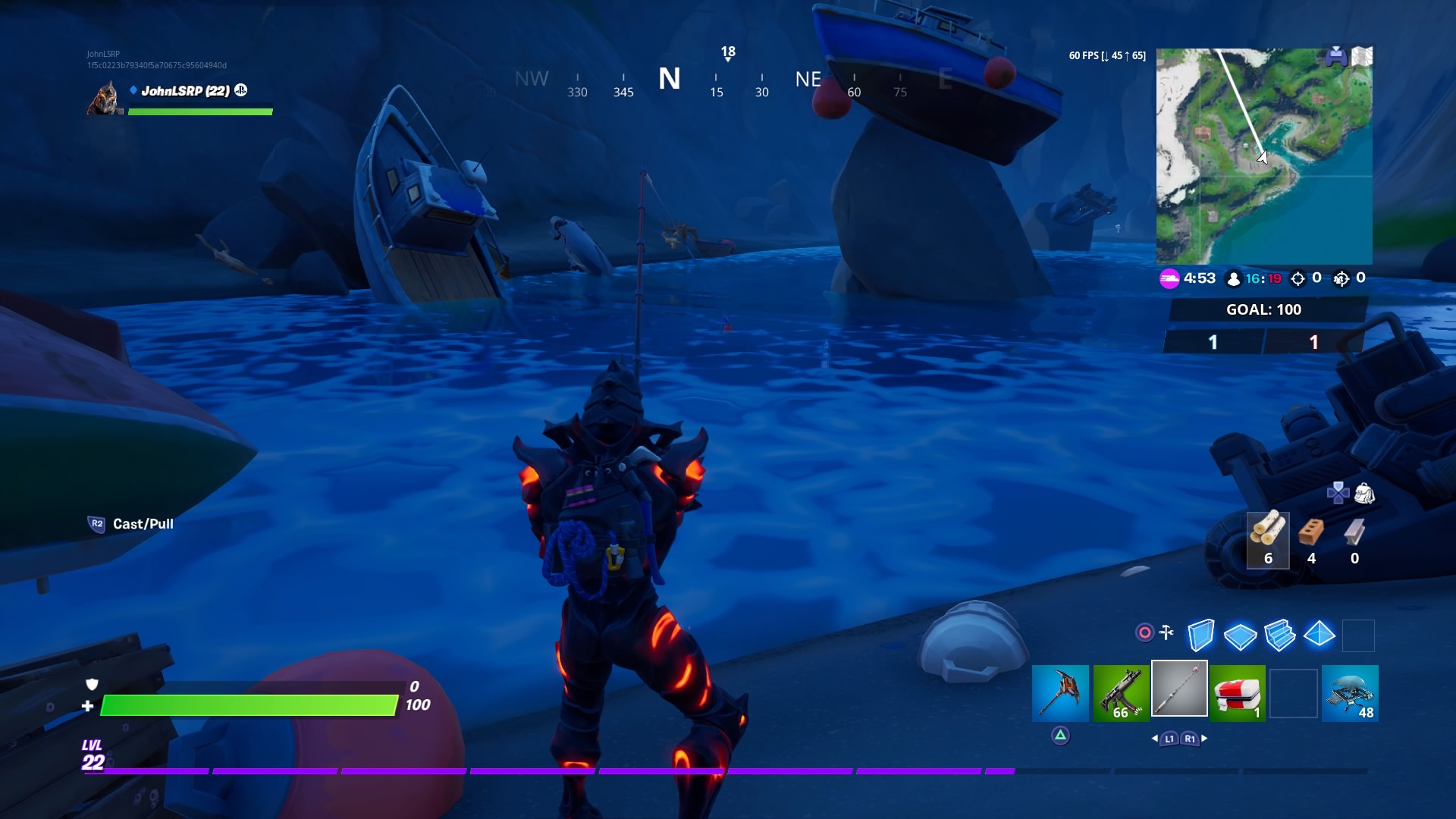Screen dimensions: 1456x819
Task: Click the folded map icon above minimap
Action: 1362,56
